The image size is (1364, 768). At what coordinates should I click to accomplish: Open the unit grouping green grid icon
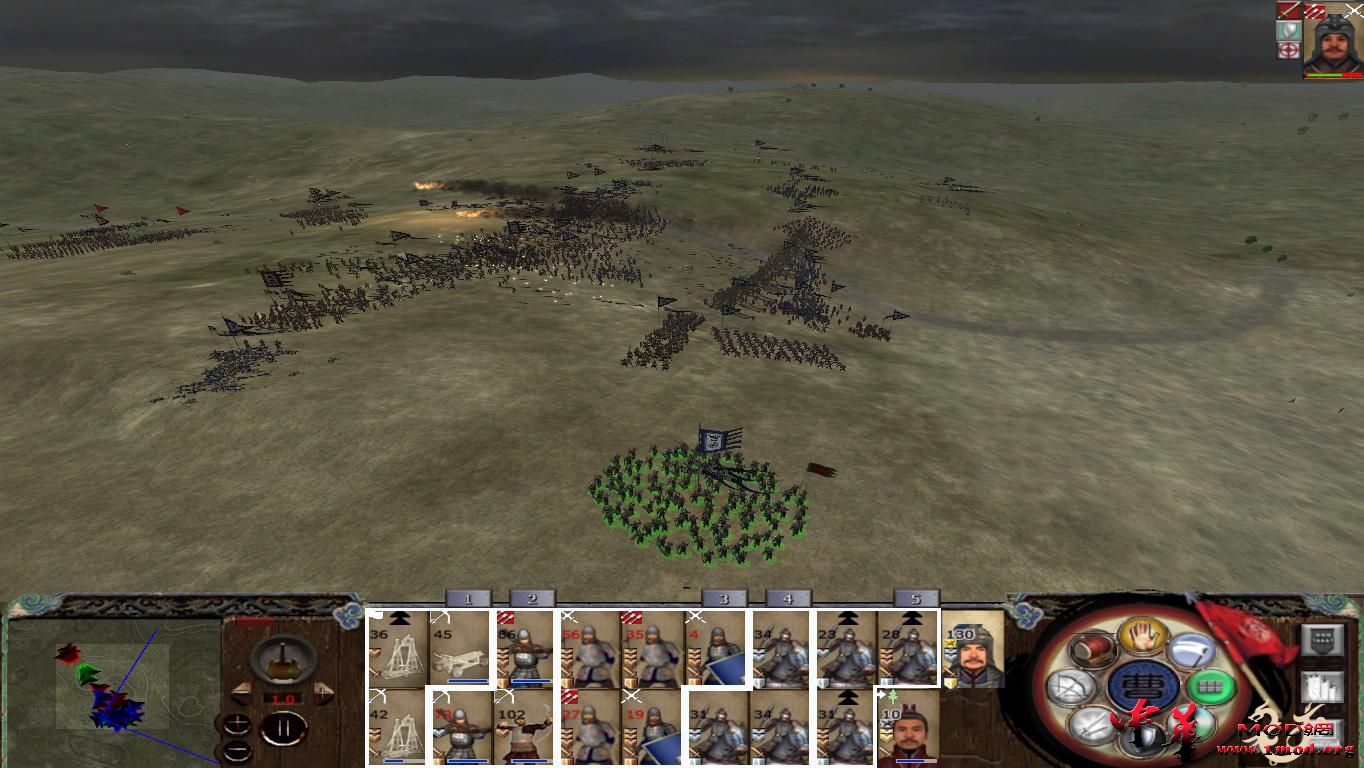coord(1211,685)
